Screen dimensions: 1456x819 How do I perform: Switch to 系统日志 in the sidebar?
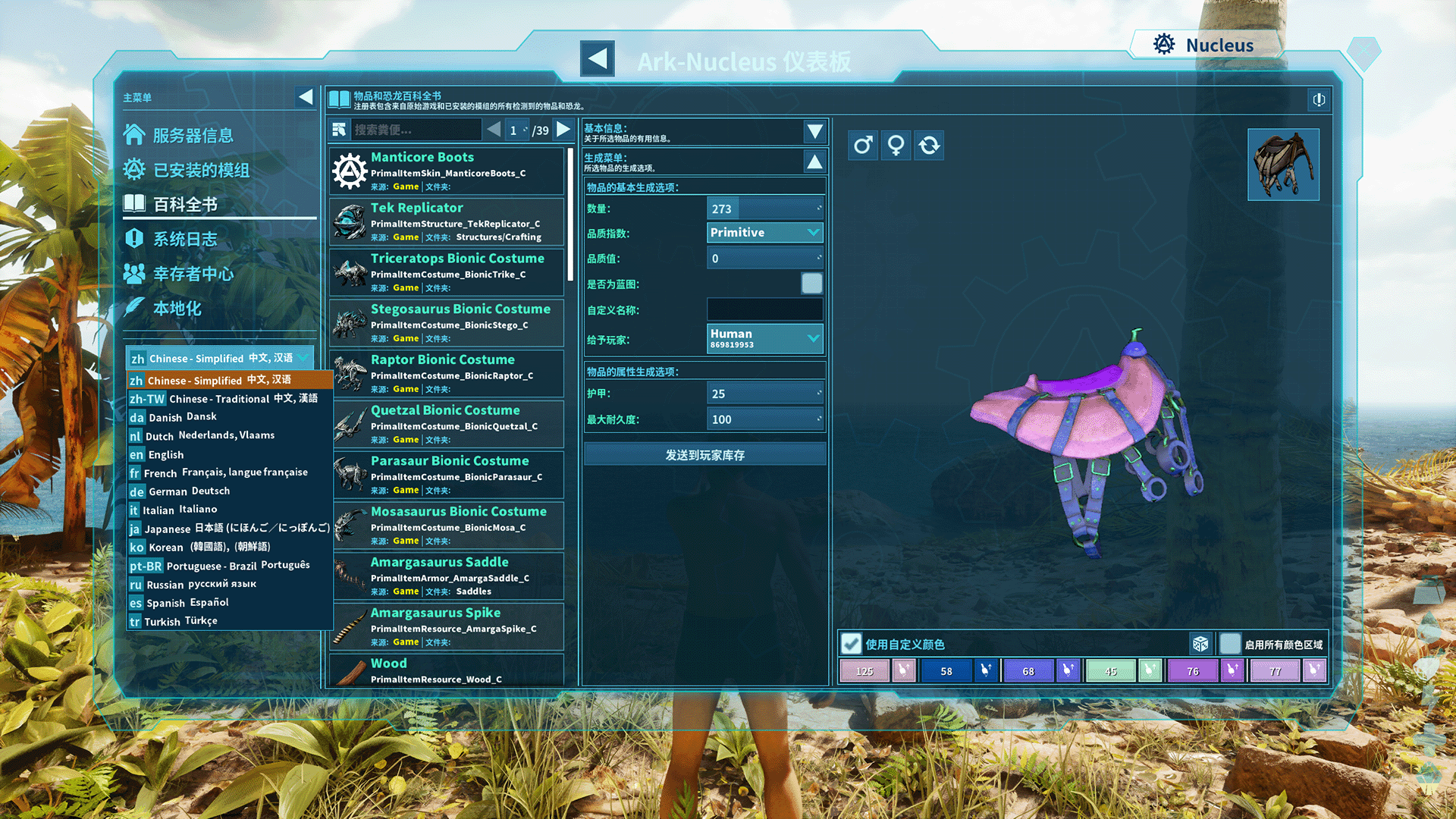[x=184, y=238]
